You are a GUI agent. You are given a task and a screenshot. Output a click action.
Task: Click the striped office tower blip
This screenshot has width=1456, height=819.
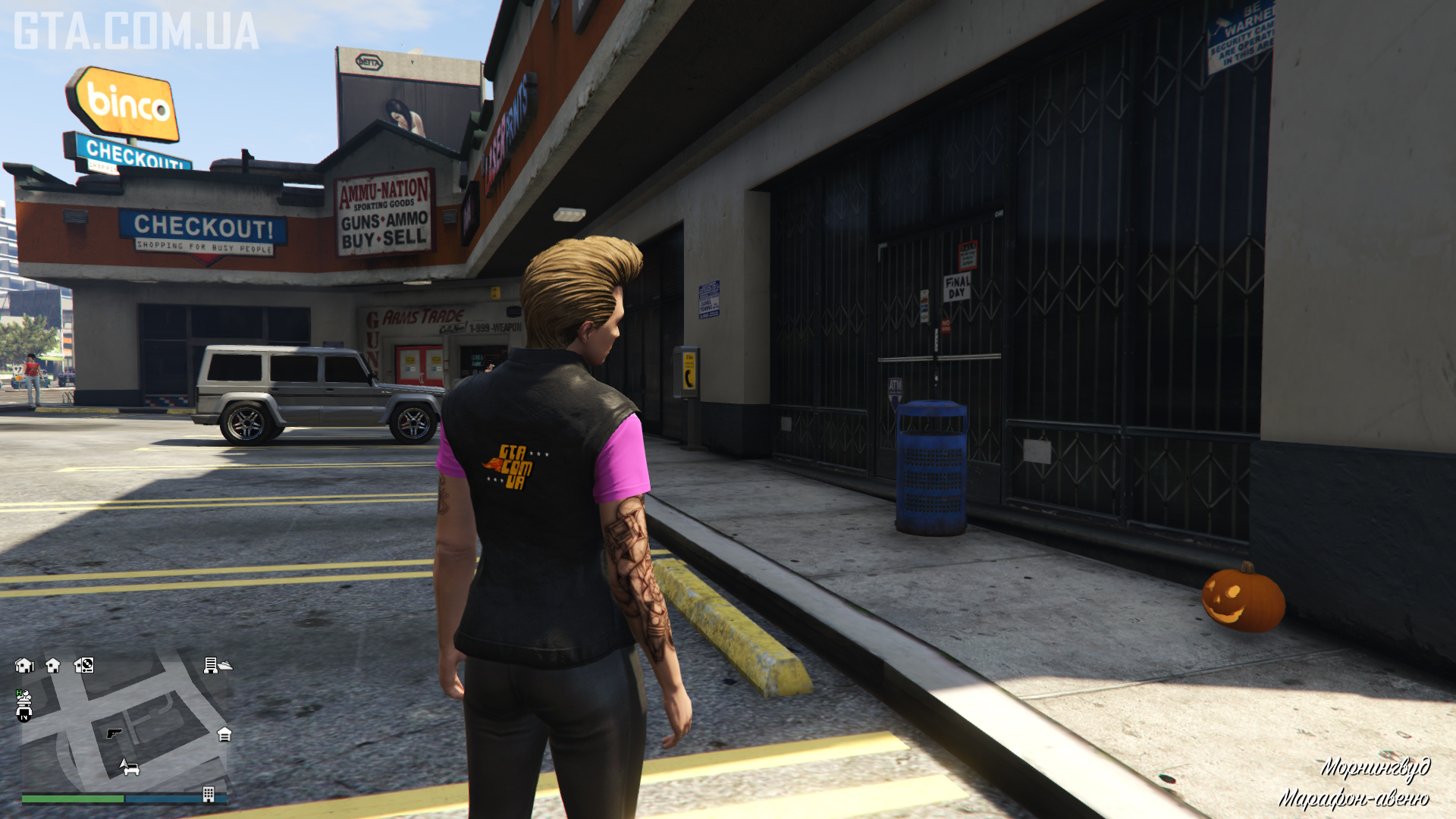(x=210, y=665)
